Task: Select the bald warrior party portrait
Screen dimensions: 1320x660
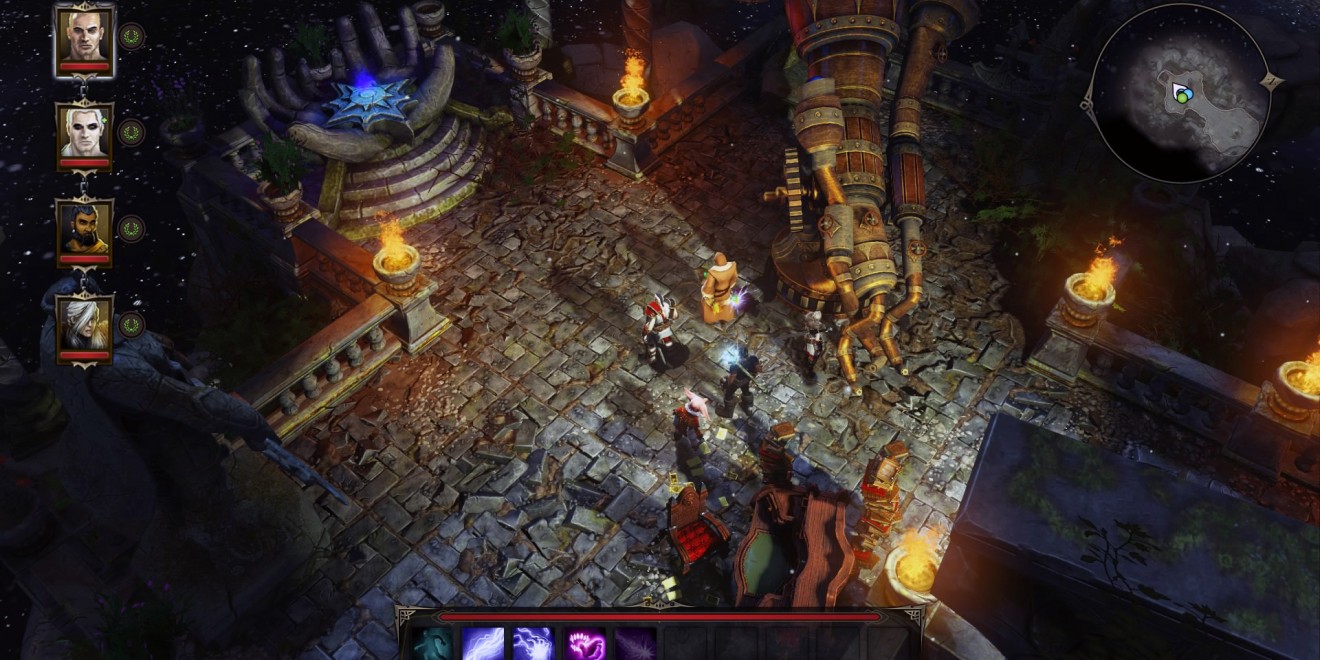Action: [84, 38]
